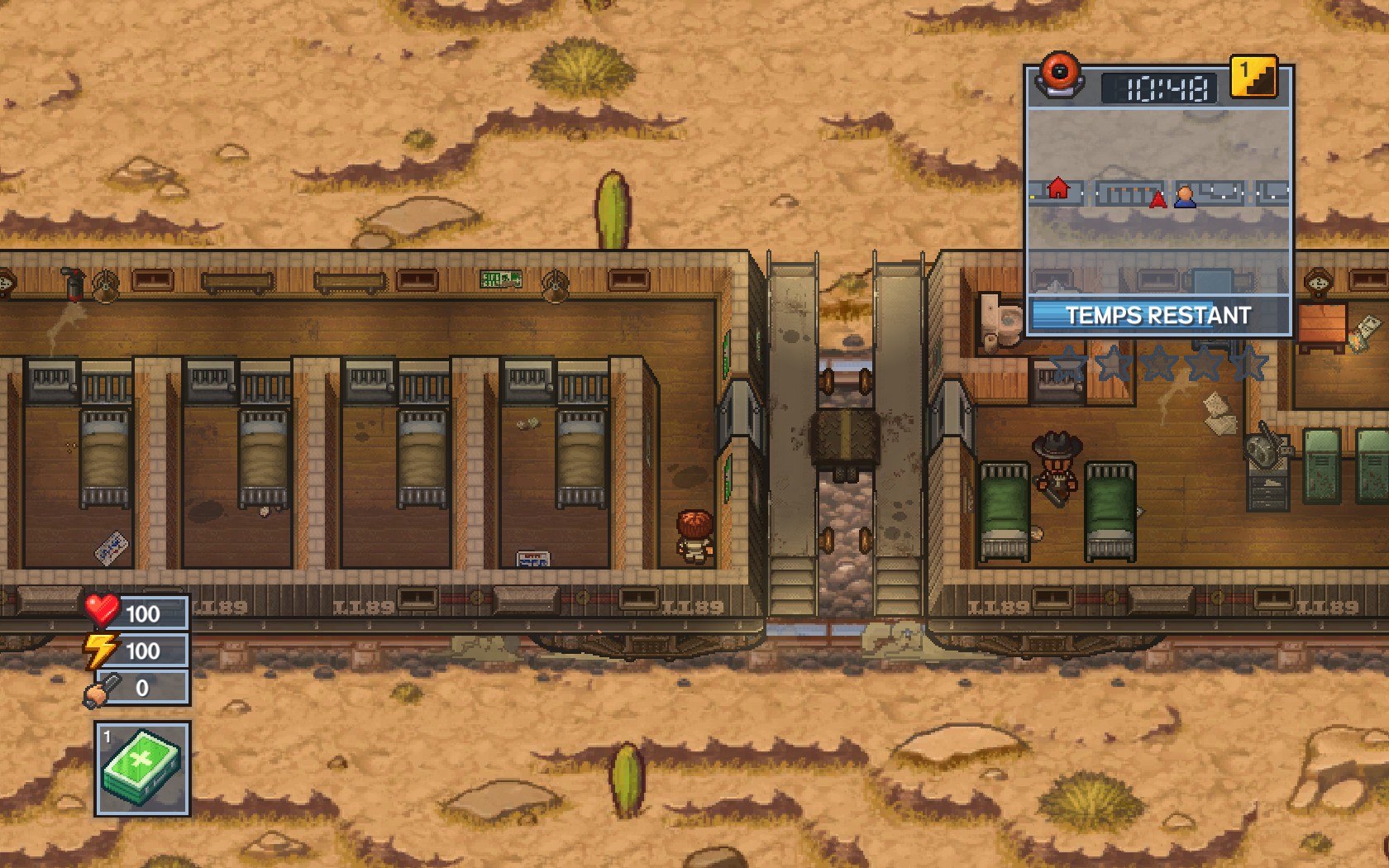
Task: Select the green first-aid kit inventory slot
Action: point(142,769)
